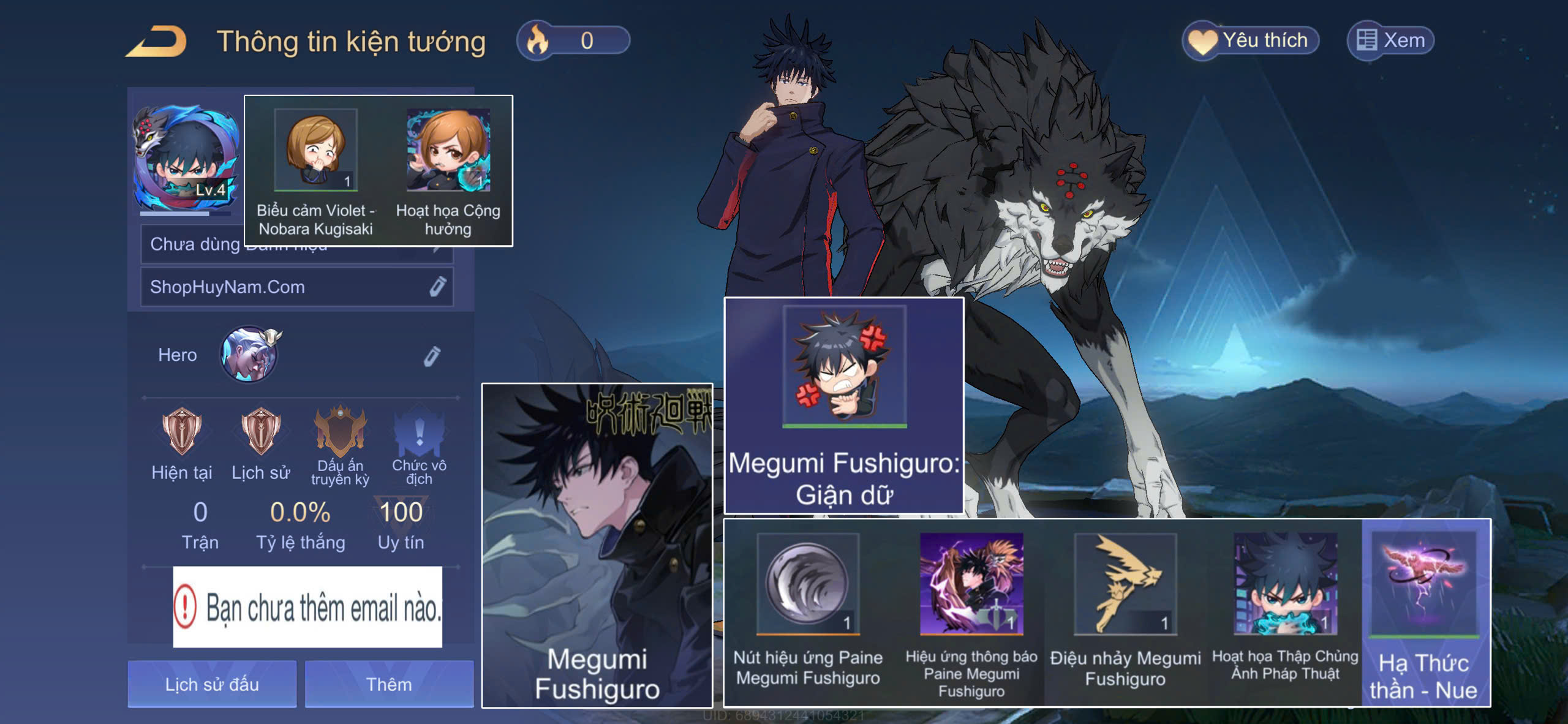This screenshot has height=724, width=1568.
Task: Tap the Yêu thích heart button
Action: pos(1250,40)
